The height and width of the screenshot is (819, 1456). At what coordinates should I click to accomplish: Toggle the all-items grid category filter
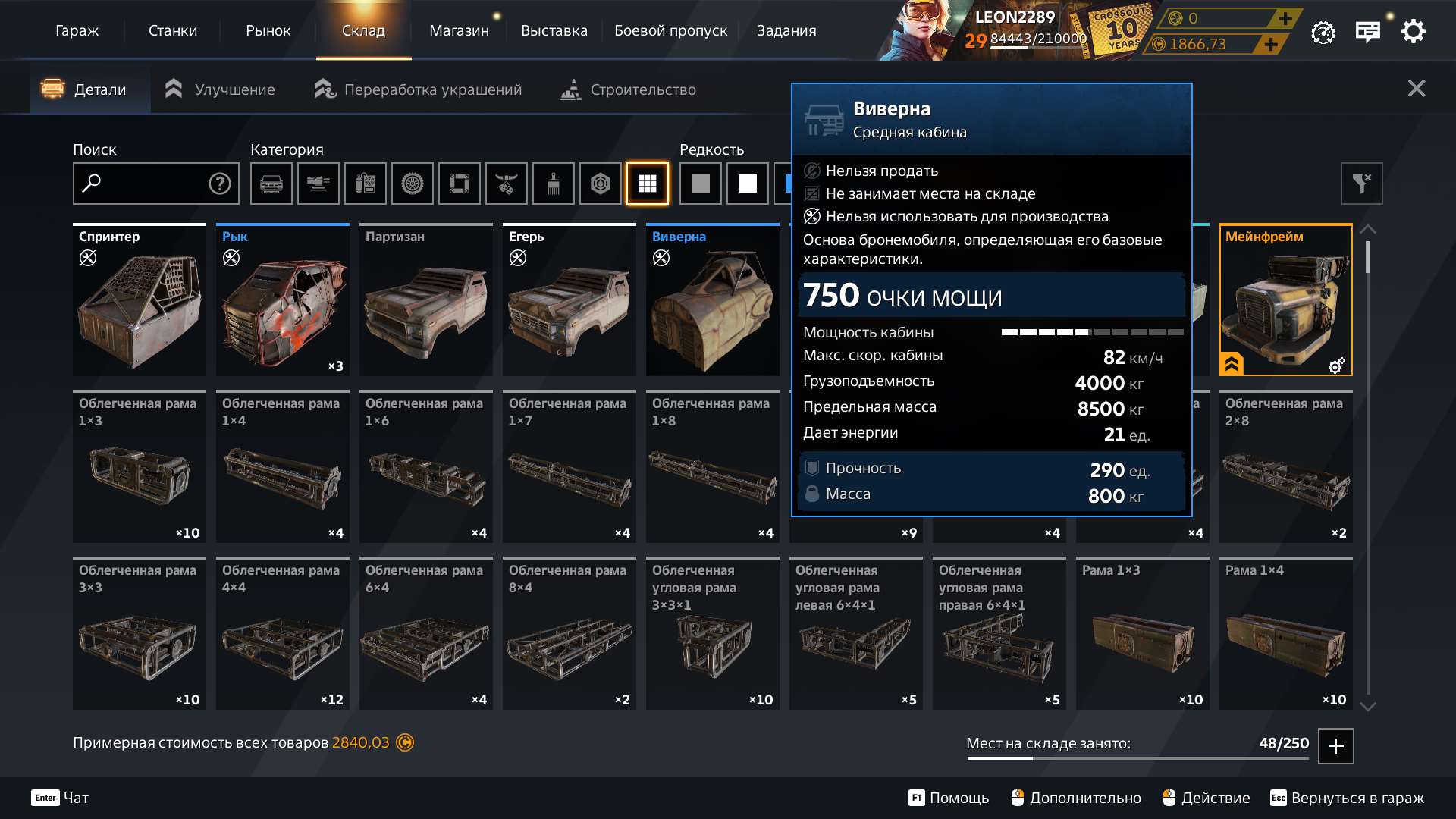[x=647, y=184]
